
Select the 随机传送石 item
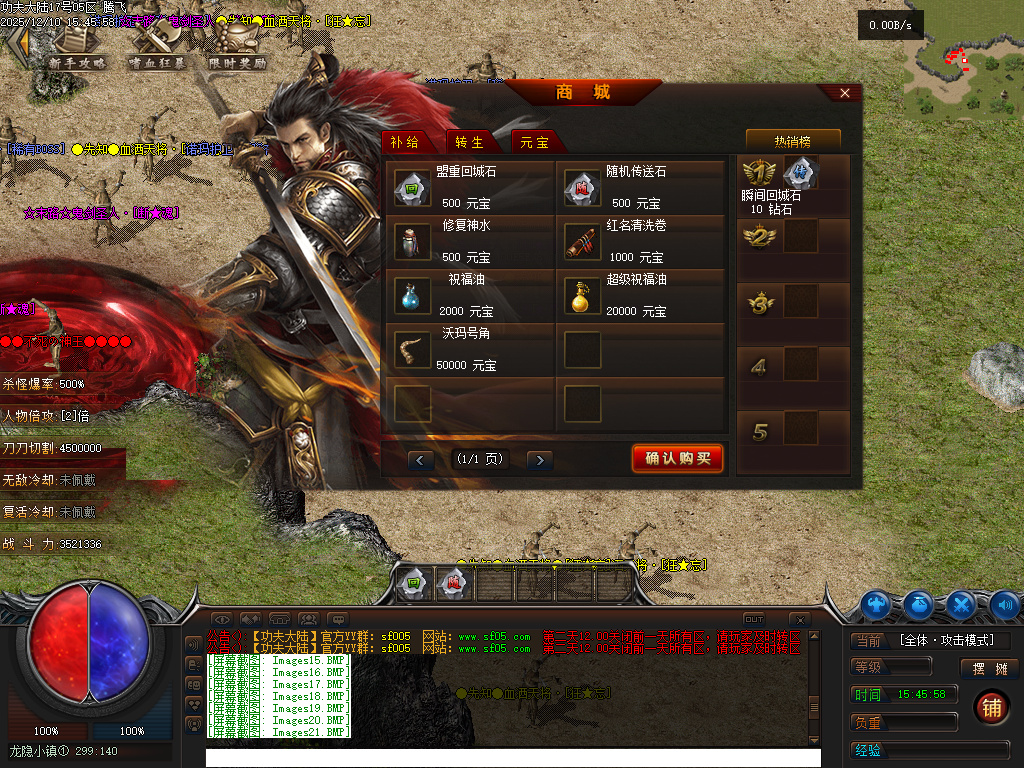pos(582,187)
